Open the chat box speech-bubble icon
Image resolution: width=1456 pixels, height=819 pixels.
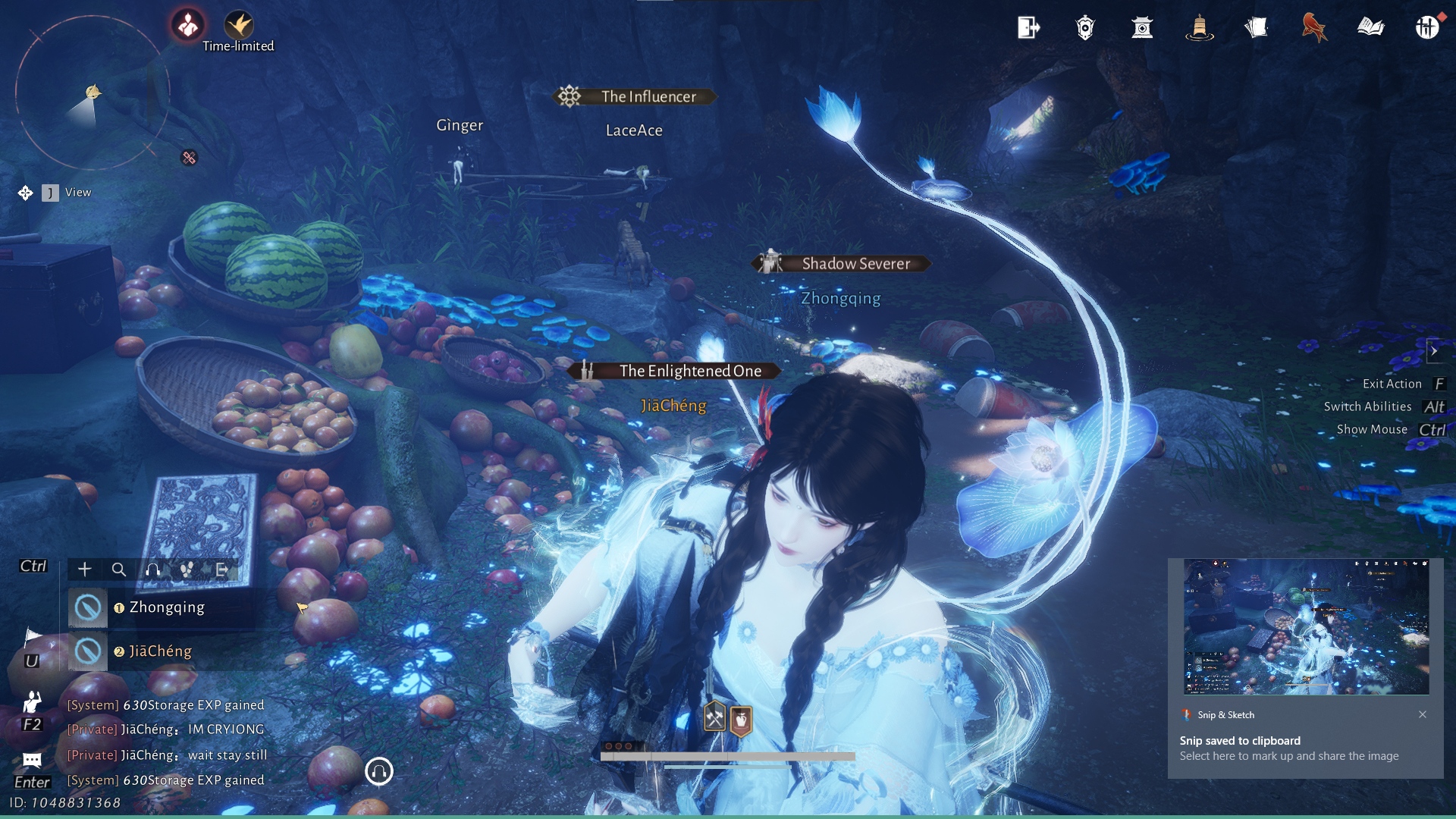pyautogui.click(x=32, y=760)
